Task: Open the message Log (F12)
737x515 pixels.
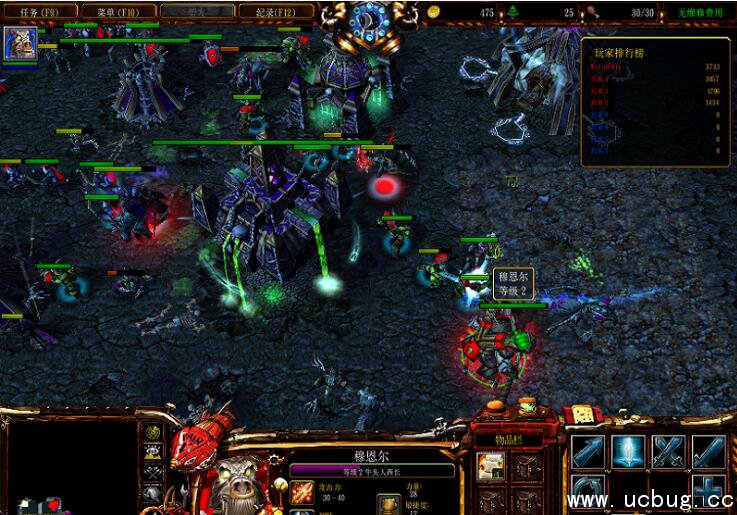Action: (x=274, y=12)
